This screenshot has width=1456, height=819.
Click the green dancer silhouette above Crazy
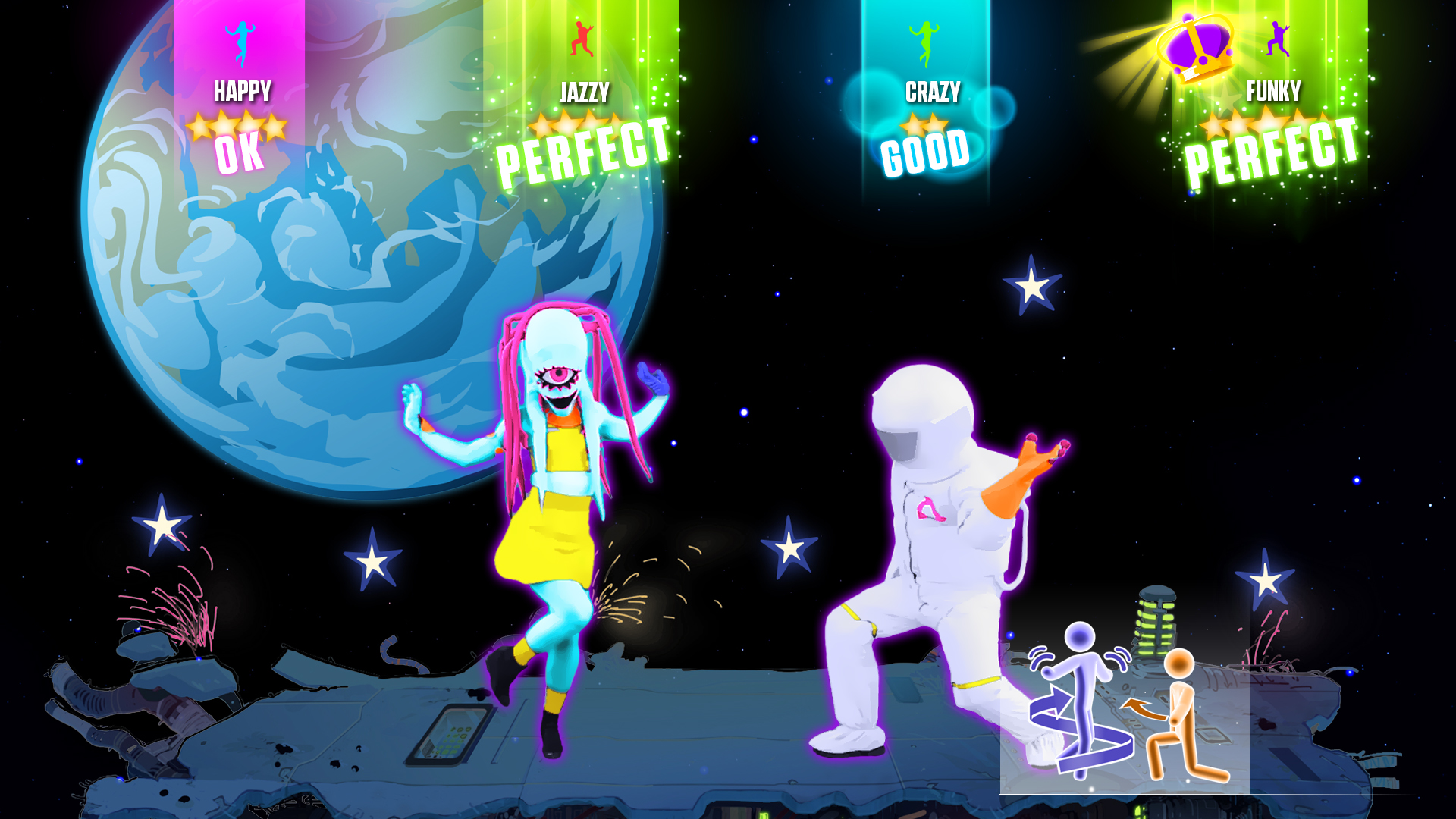click(x=927, y=42)
